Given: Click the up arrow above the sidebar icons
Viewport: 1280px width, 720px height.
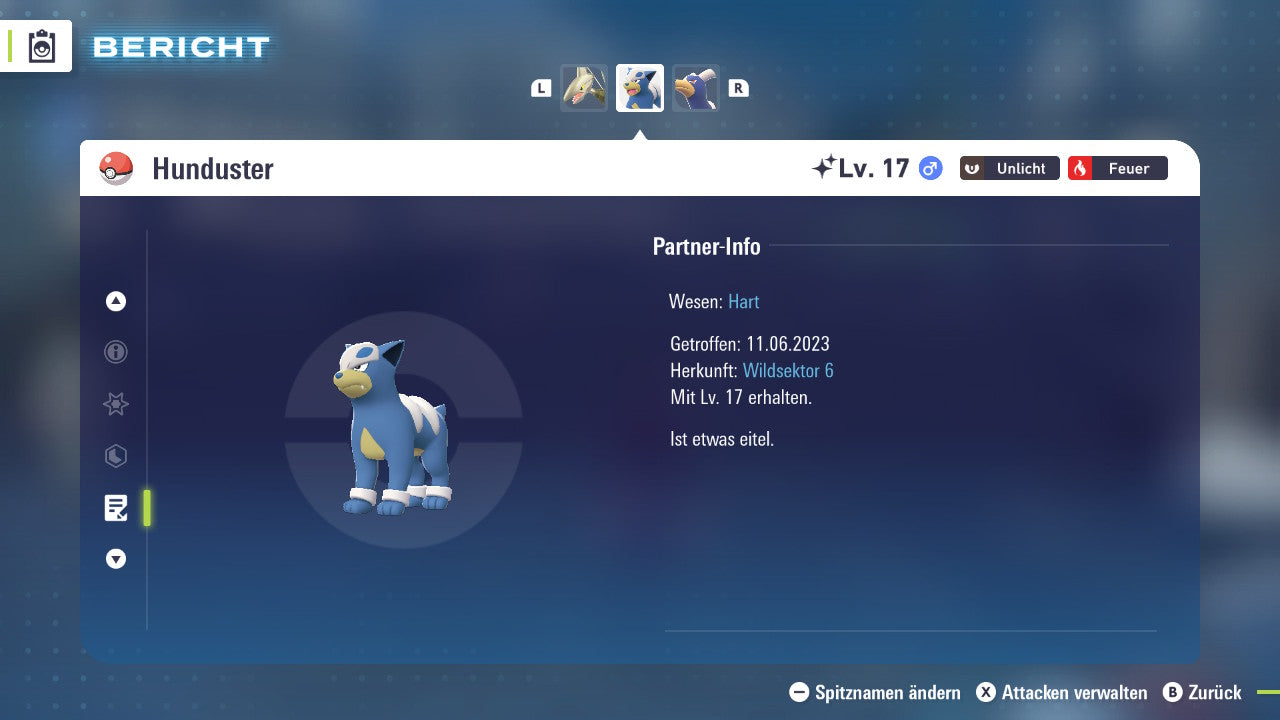Looking at the screenshot, I should (115, 301).
